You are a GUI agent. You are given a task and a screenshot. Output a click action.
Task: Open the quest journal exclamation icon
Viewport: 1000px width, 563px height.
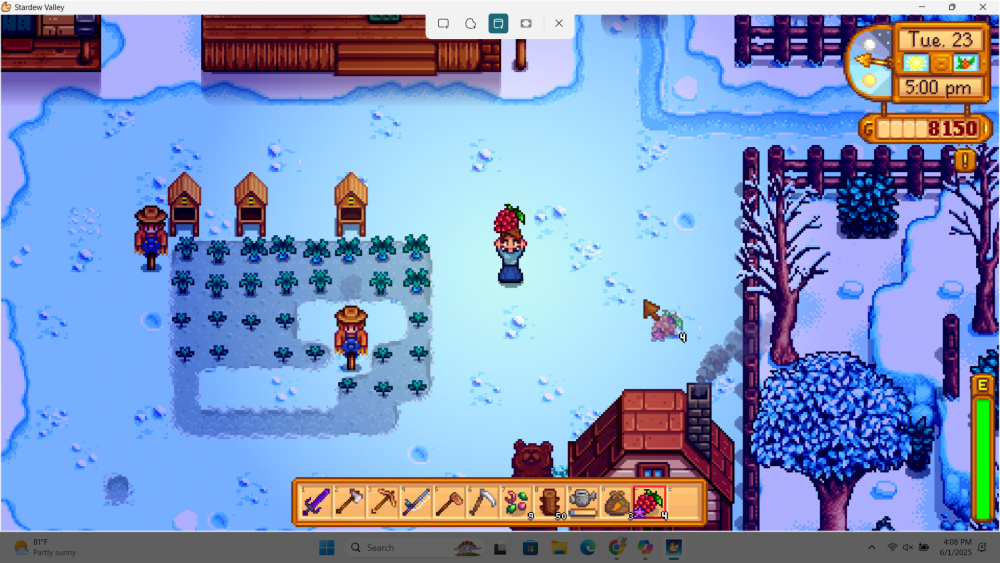(965, 160)
